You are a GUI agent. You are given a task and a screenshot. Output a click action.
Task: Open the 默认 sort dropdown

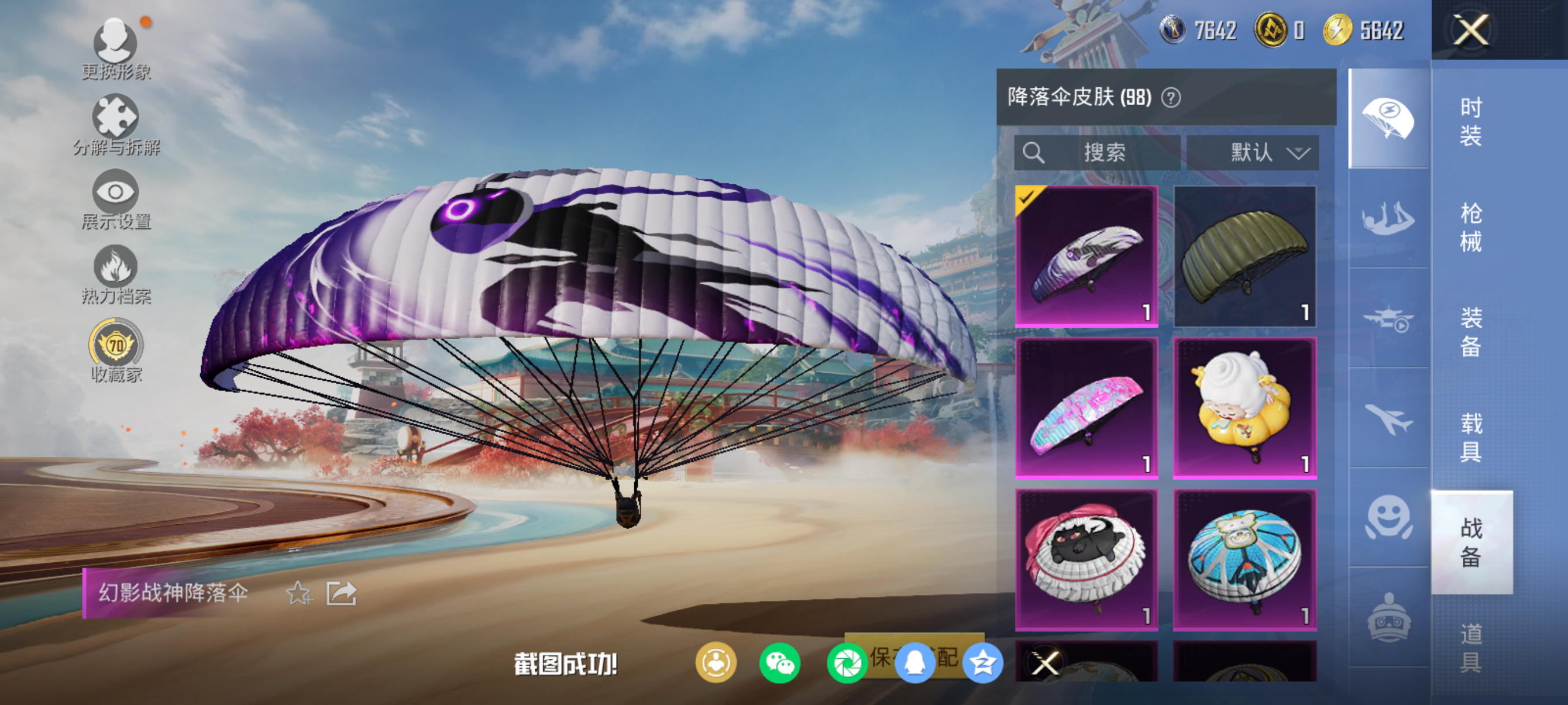tap(1253, 152)
